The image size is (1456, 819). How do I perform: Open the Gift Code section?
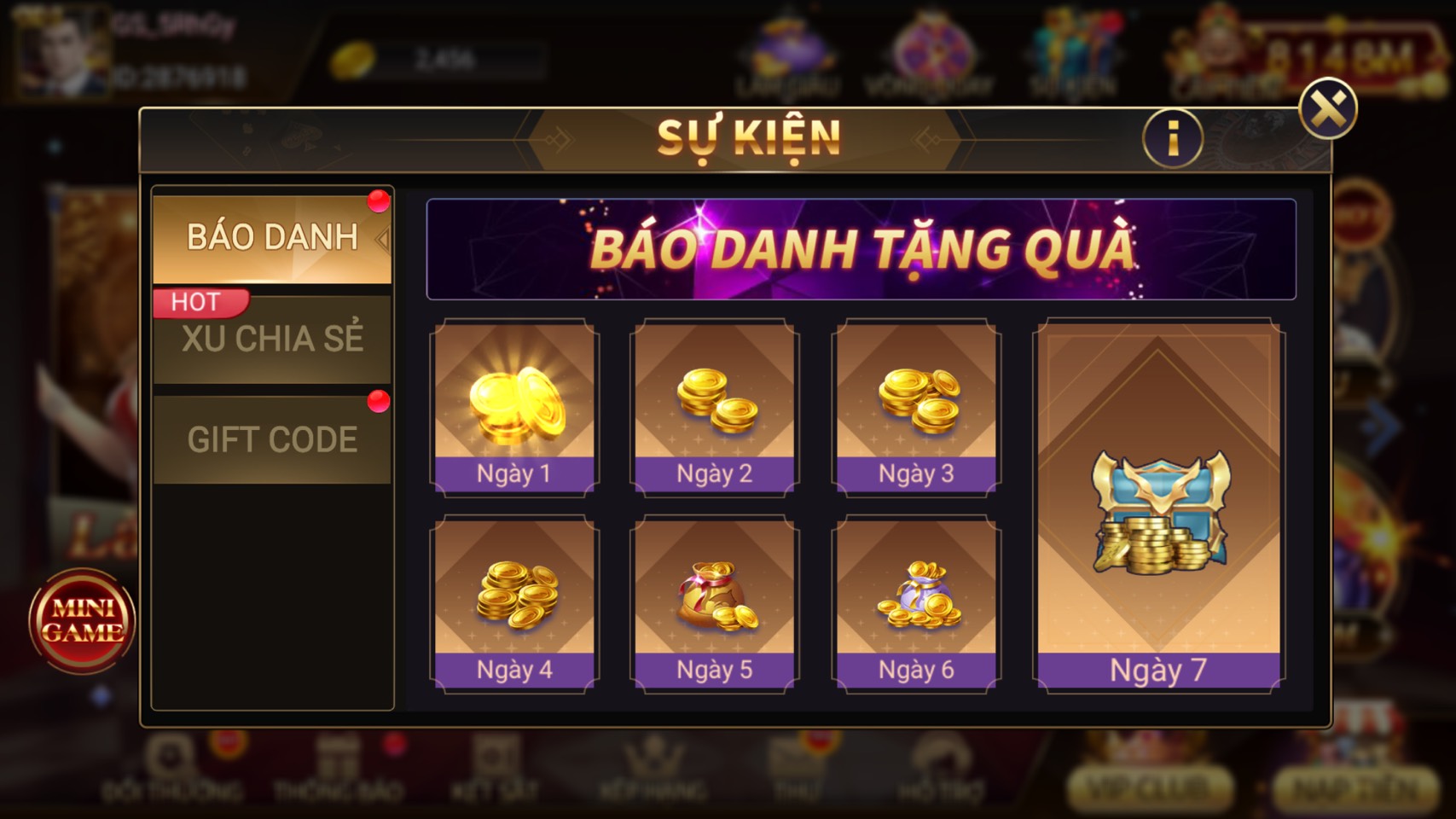point(273,439)
